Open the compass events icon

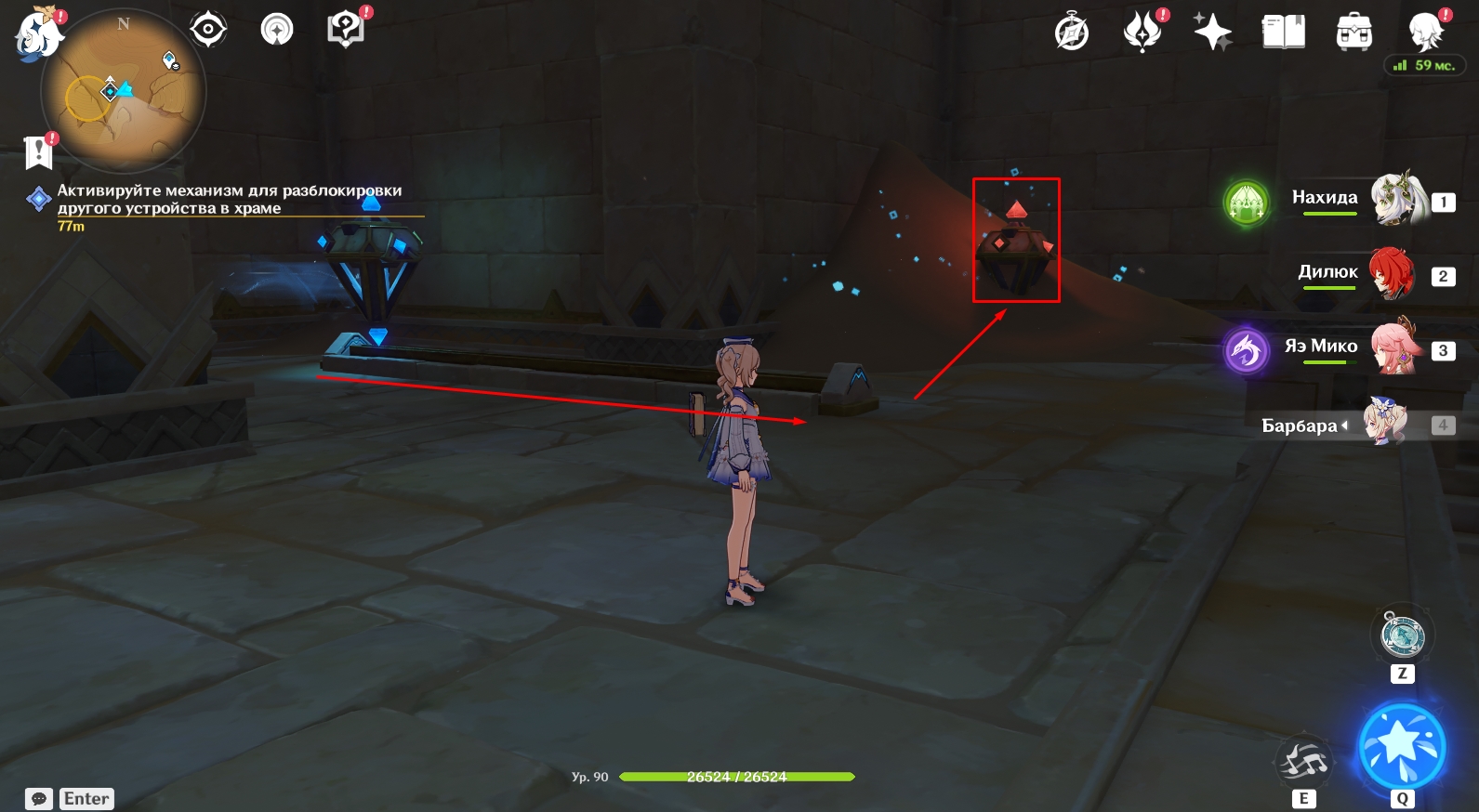[1072, 33]
